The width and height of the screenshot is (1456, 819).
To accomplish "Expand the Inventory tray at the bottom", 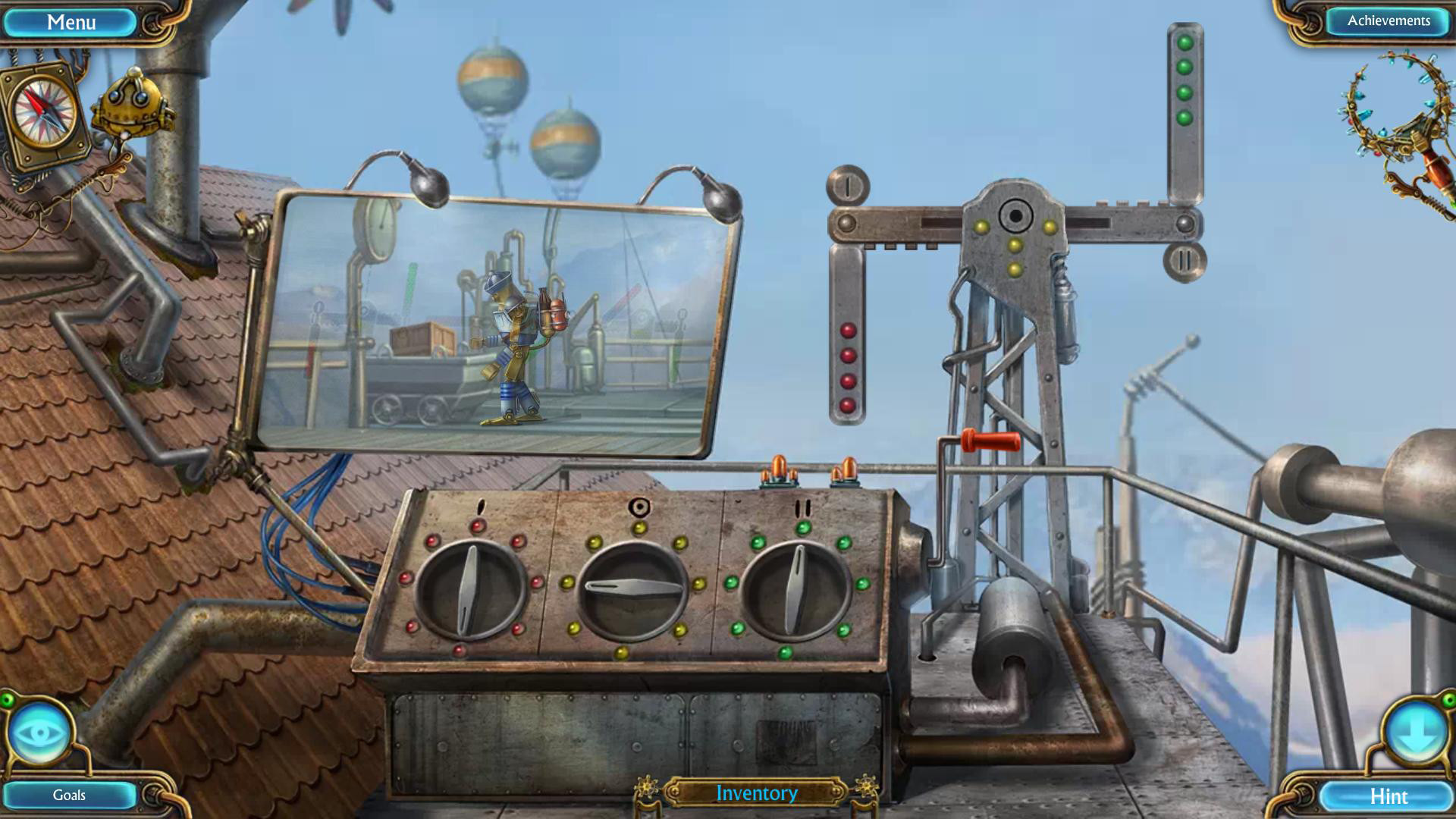I will pyautogui.click(x=756, y=793).
